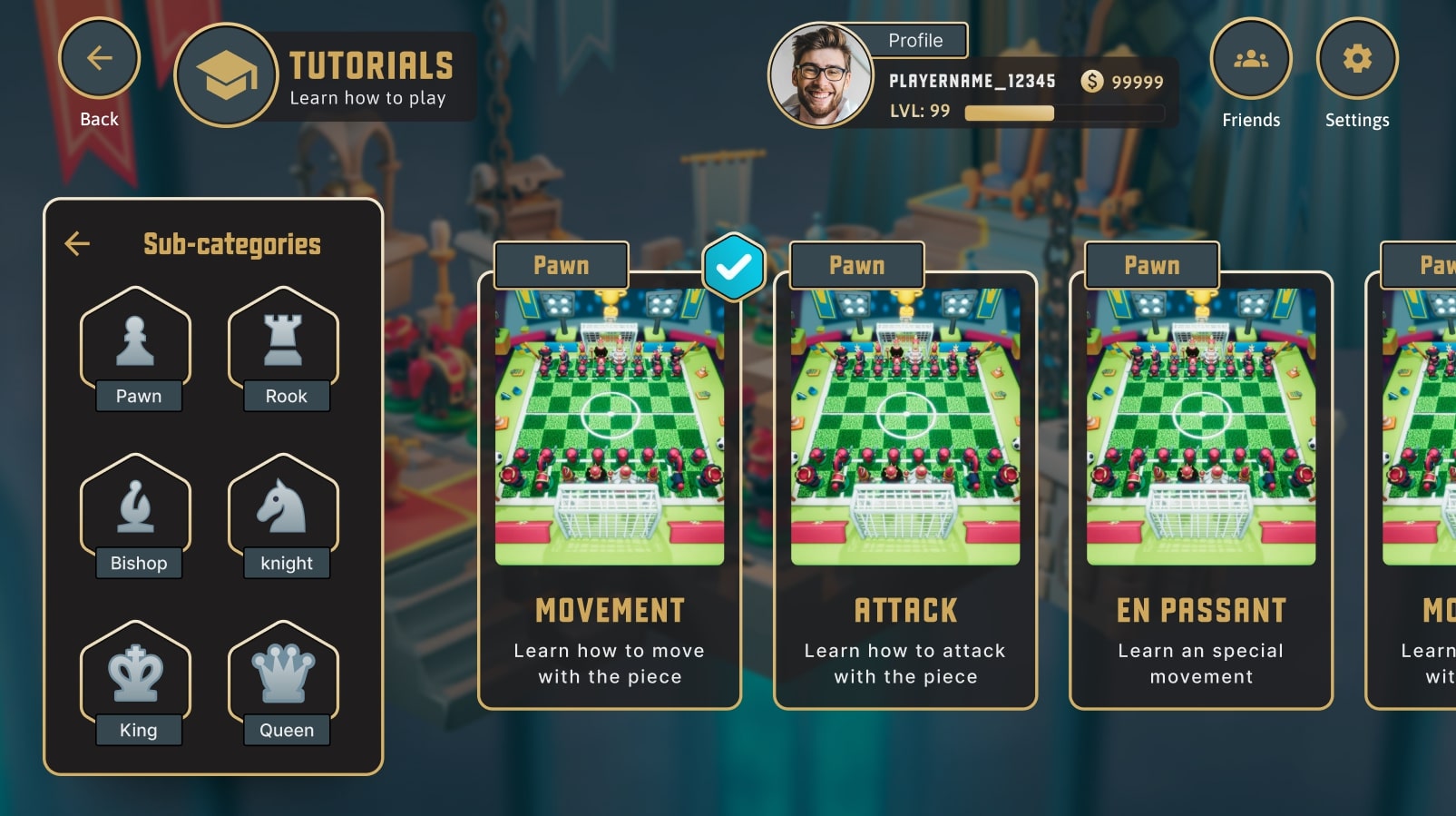This screenshot has width=1456, height=816.
Task: Click the Tutorials graduation cap icon
Action: click(x=226, y=75)
